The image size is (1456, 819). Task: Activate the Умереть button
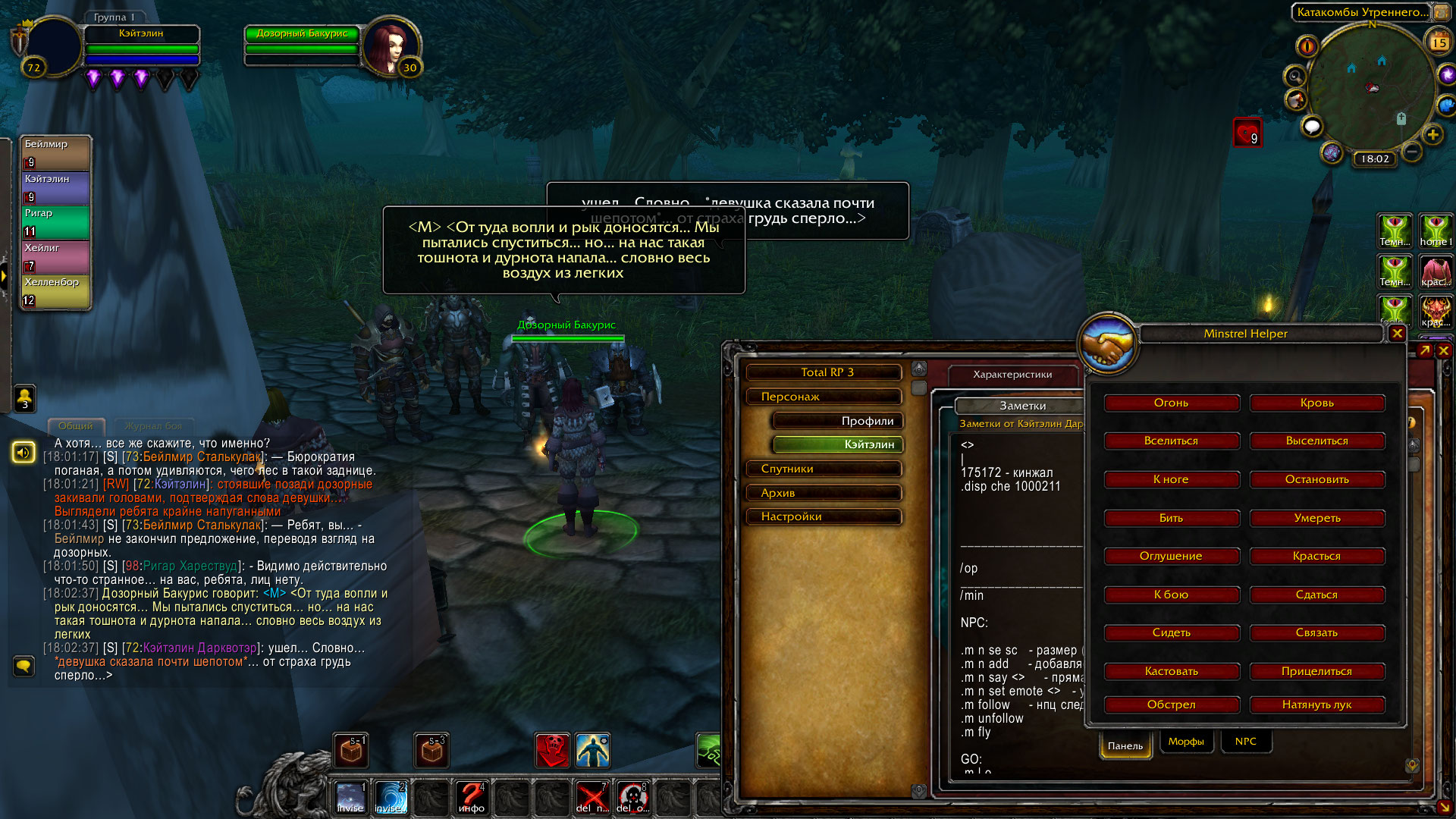click(1316, 518)
